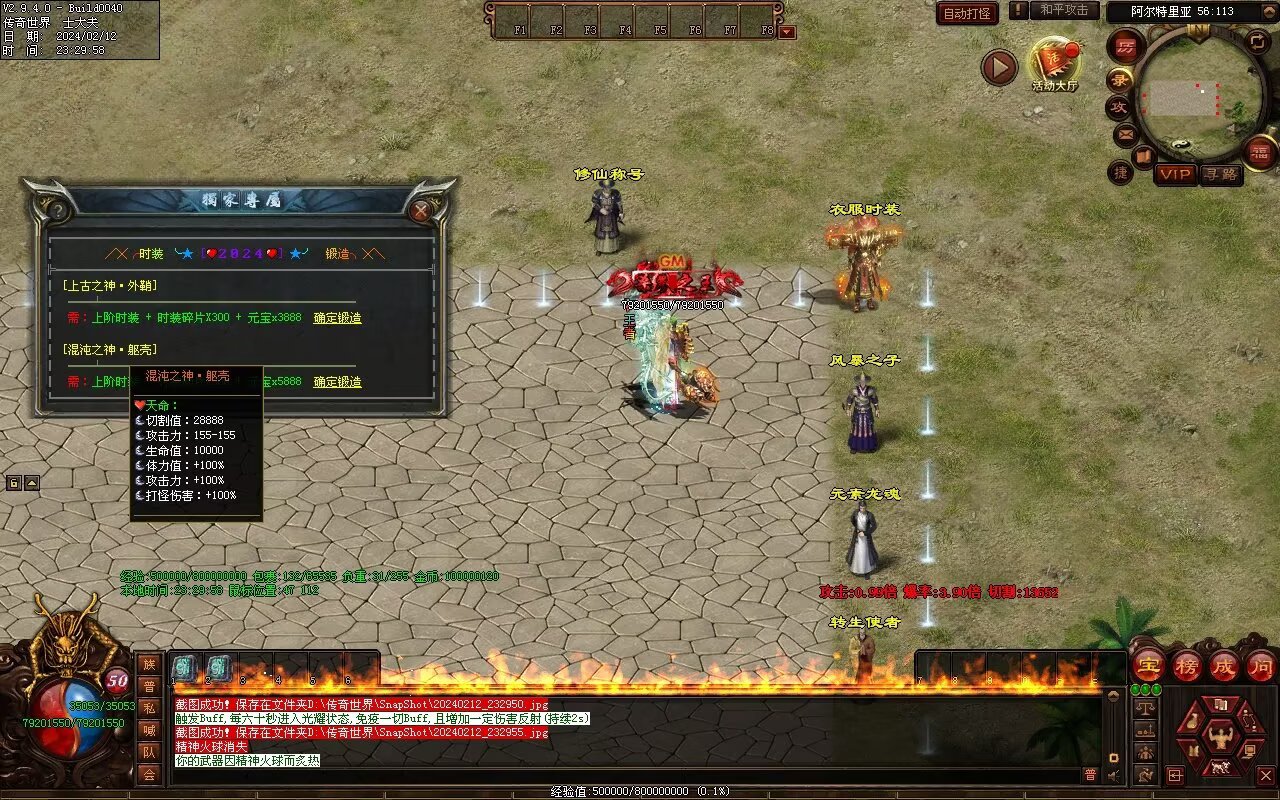Viewport: 1280px width, 800px height.
Task: Open the 宝 treasure shop button
Action: pos(1148,665)
